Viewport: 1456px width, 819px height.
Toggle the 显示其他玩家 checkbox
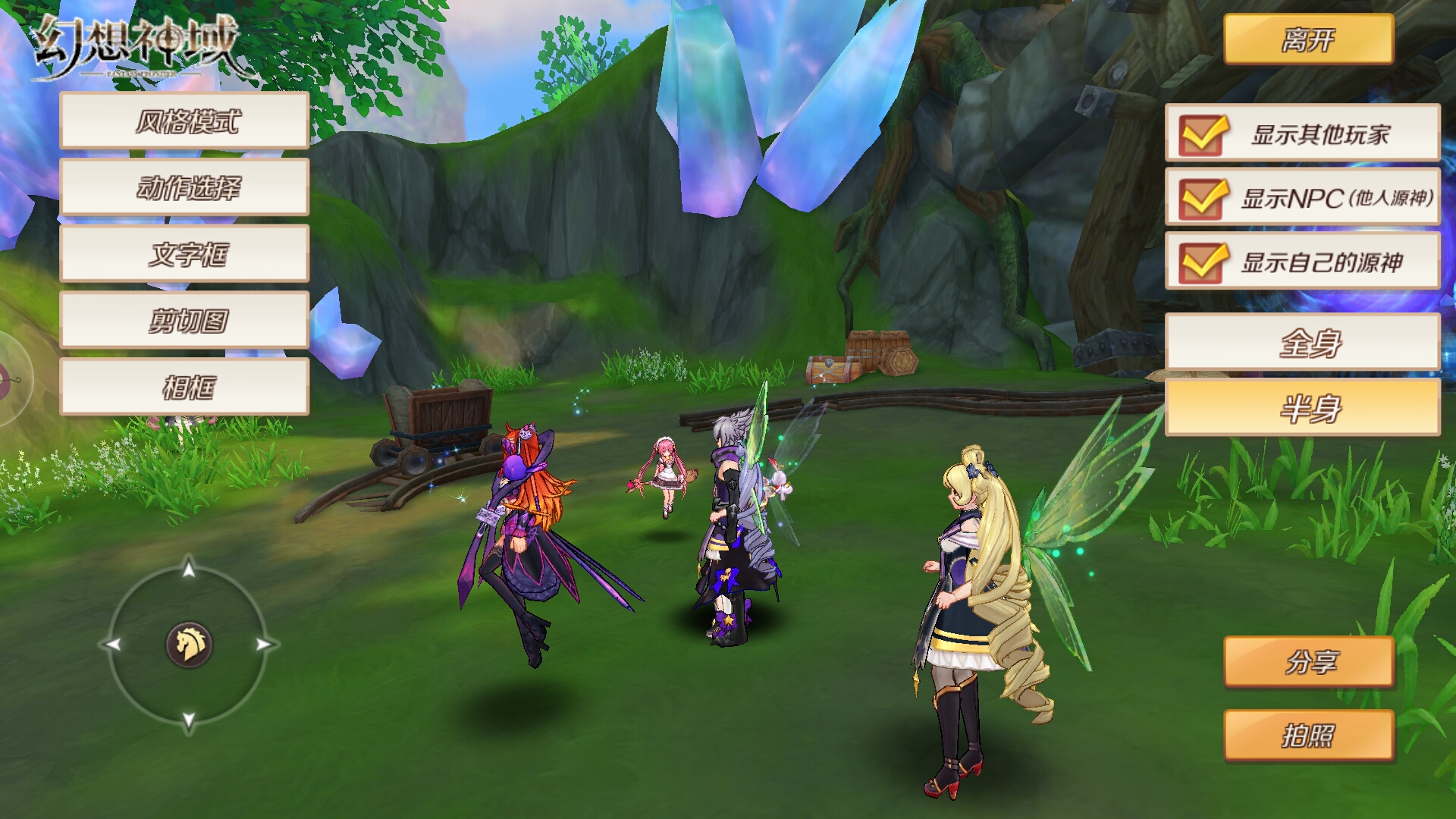tap(1202, 135)
